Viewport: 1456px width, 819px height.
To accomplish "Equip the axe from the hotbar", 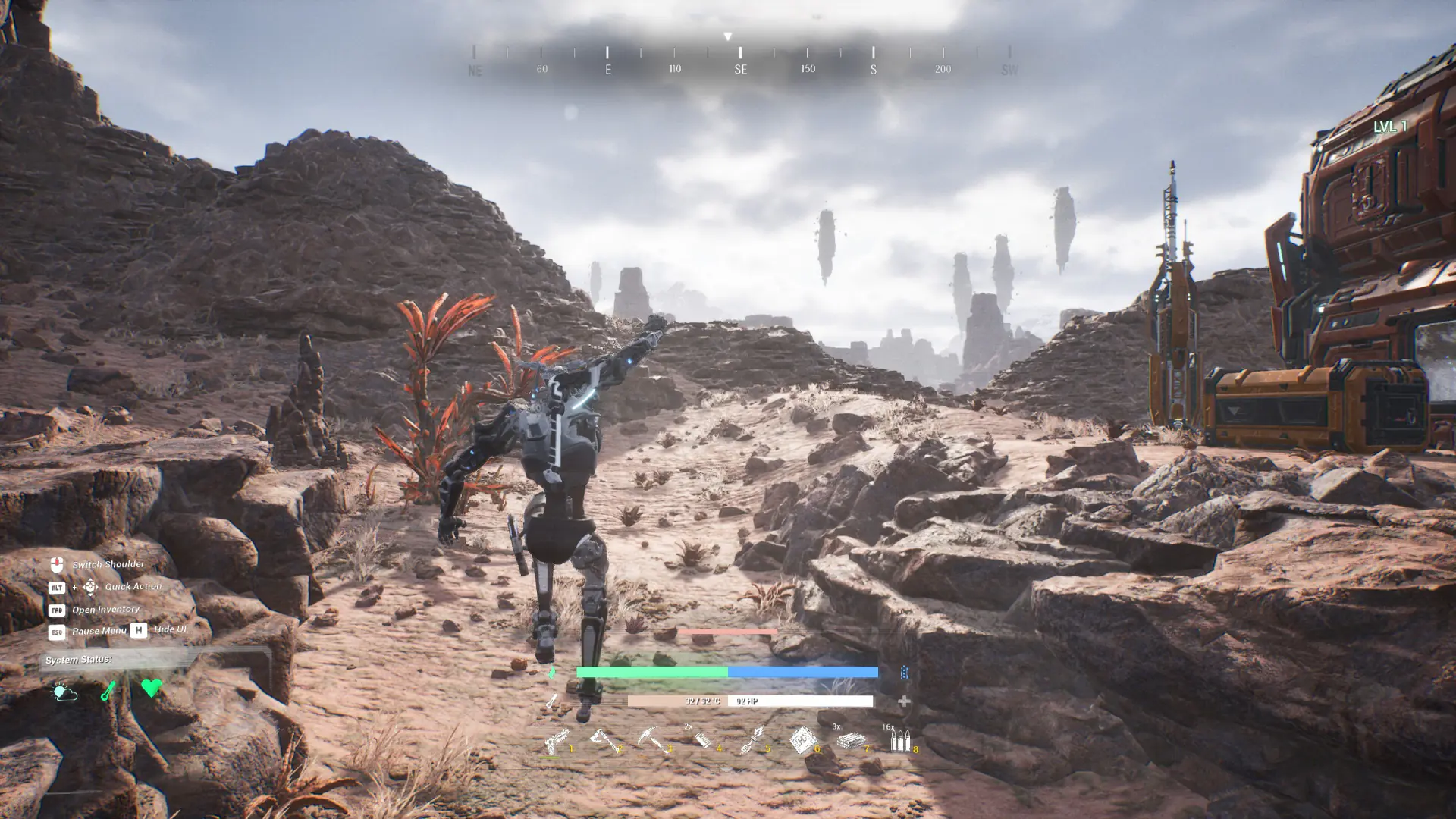I will [604, 739].
